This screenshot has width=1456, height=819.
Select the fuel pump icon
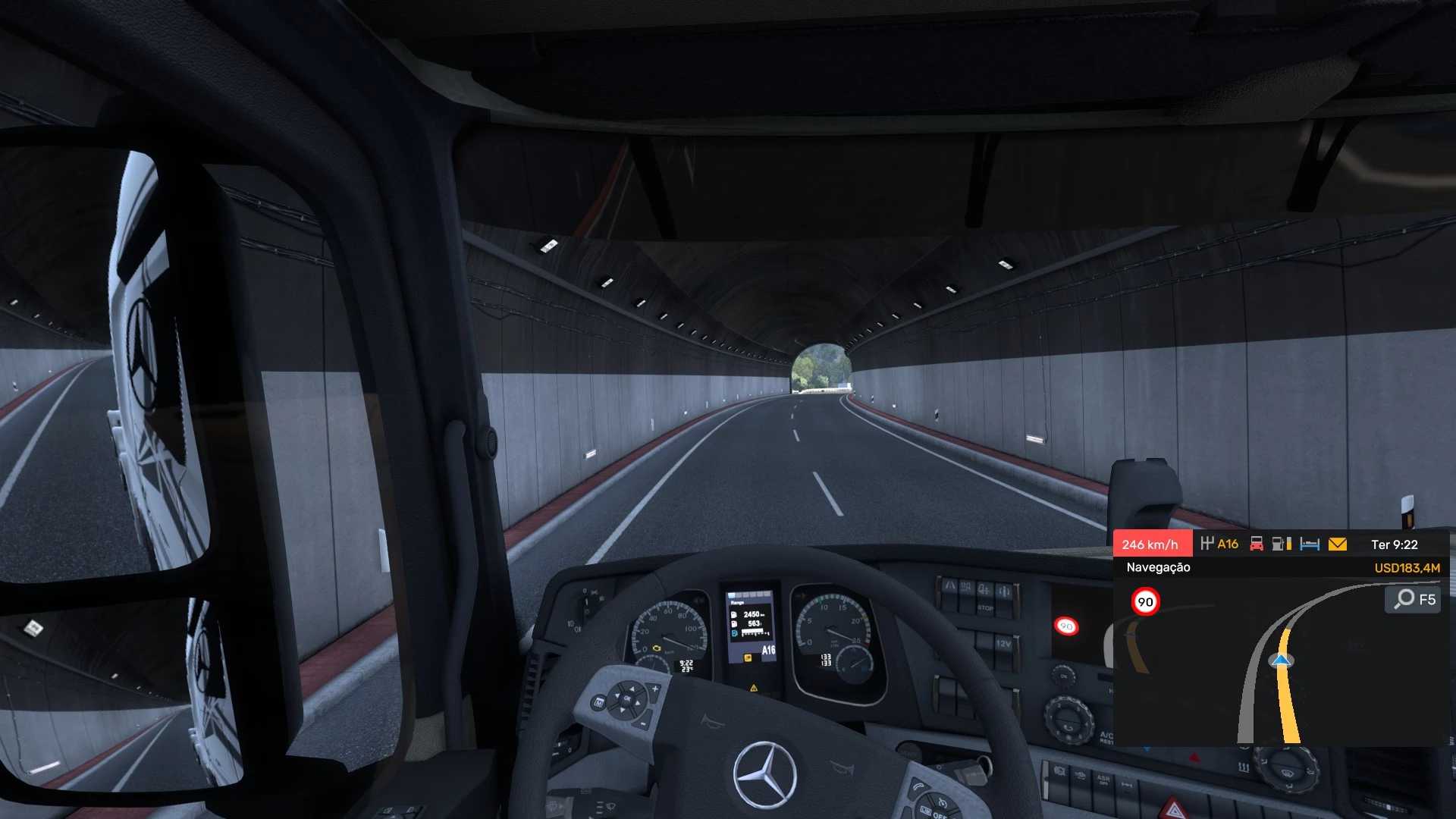tap(1282, 544)
